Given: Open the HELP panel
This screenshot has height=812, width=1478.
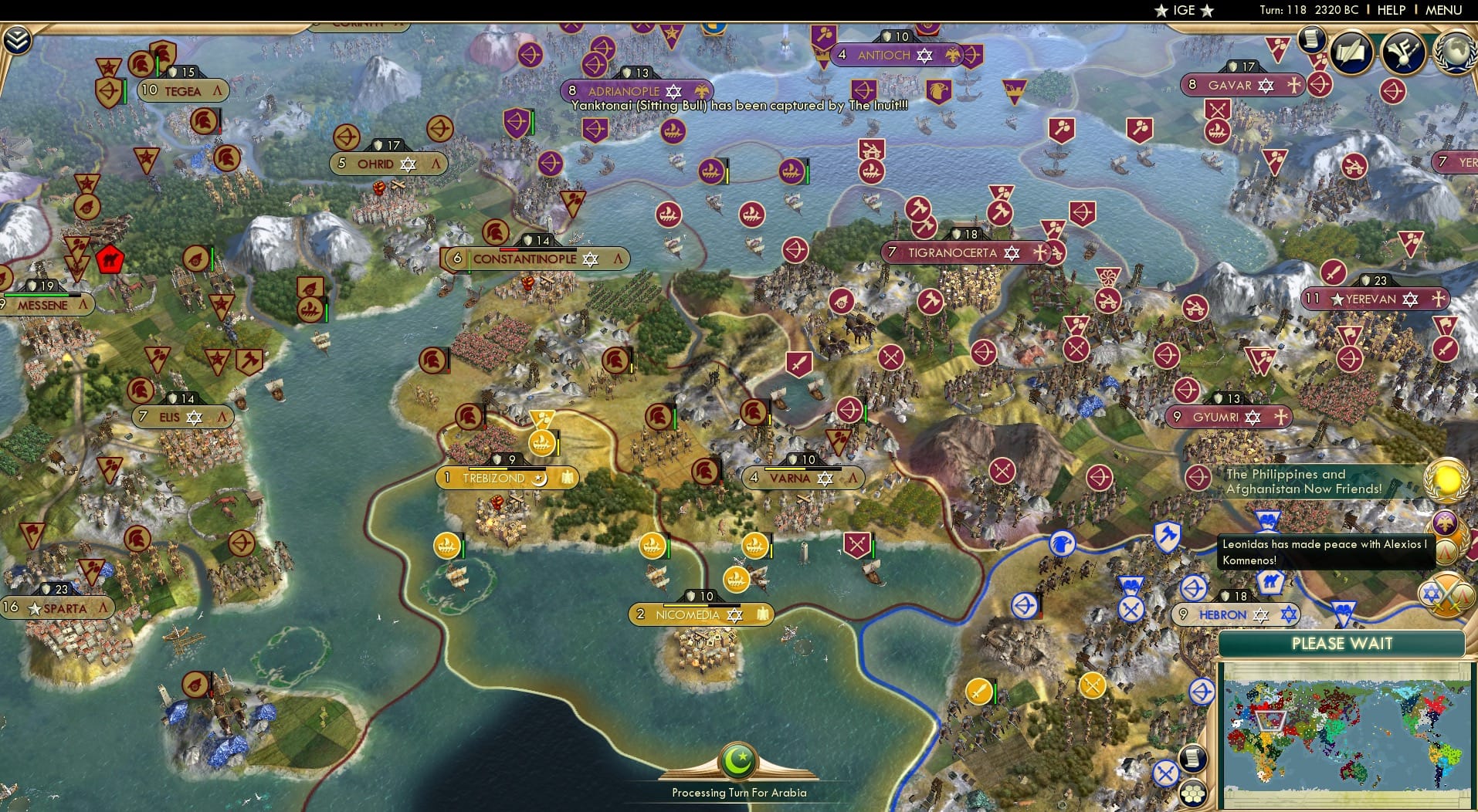Looking at the screenshot, I should 1390,10.
